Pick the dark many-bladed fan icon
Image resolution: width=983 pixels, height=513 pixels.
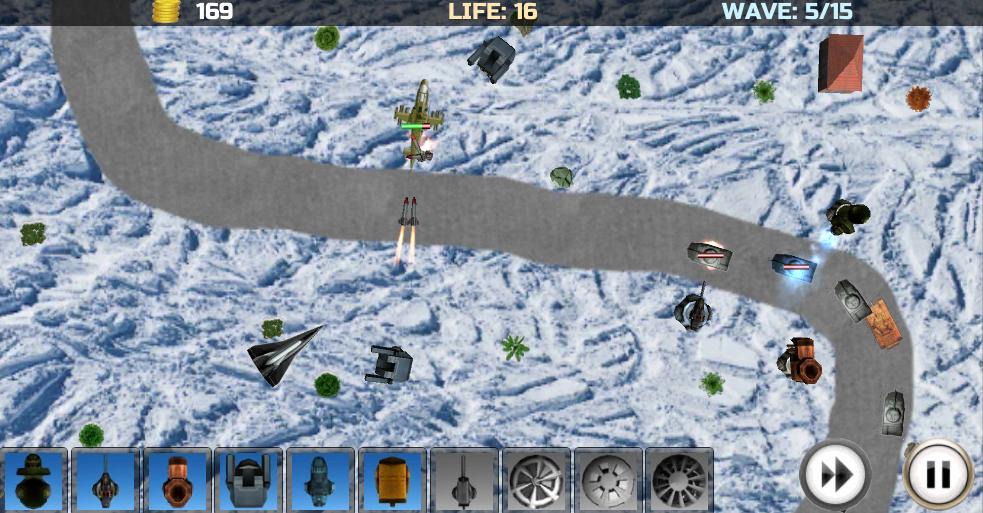(679, 480)
